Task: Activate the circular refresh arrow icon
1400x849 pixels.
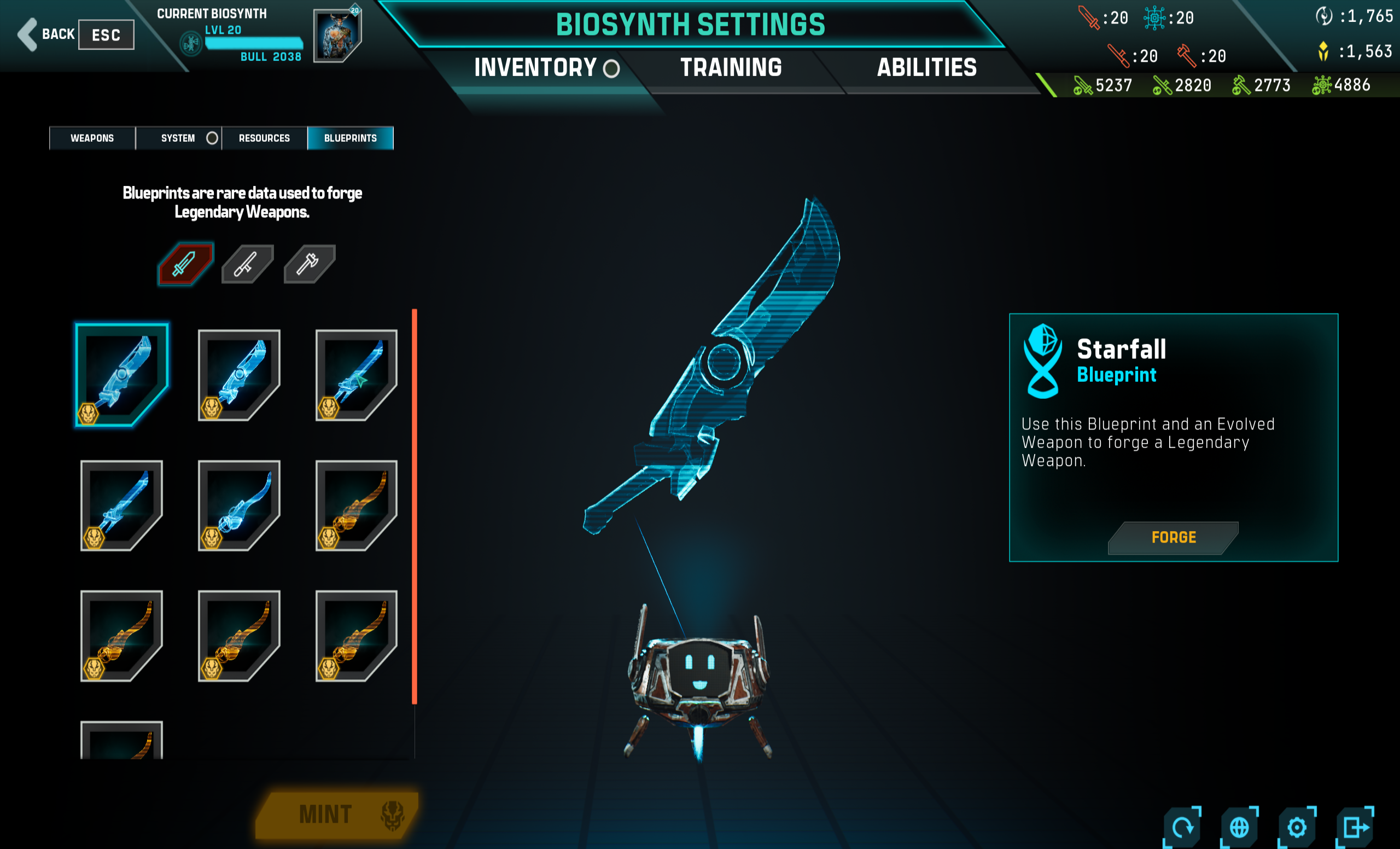Action: pos(1182,827)
